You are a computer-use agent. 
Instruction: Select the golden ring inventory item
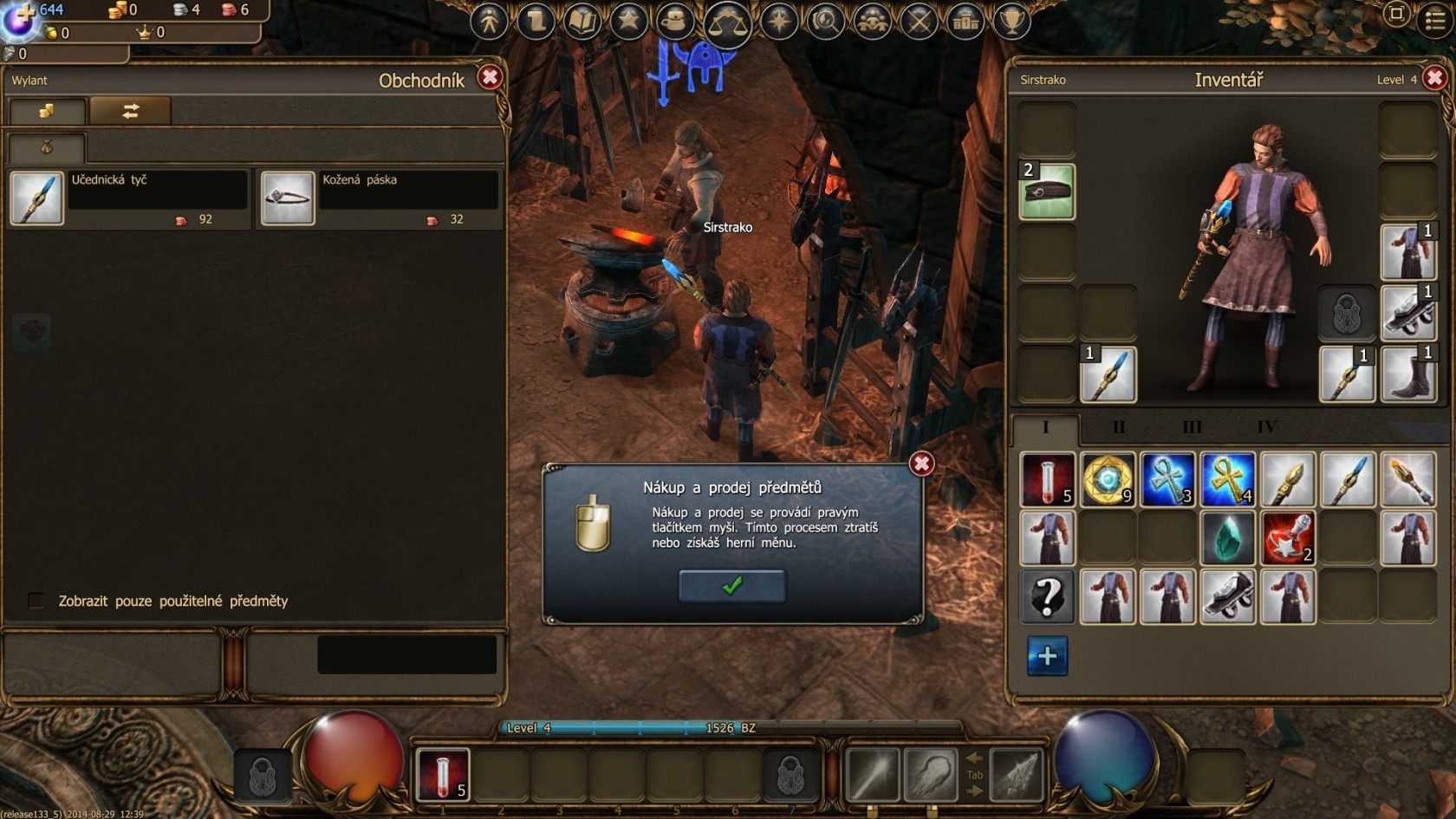1108,478
